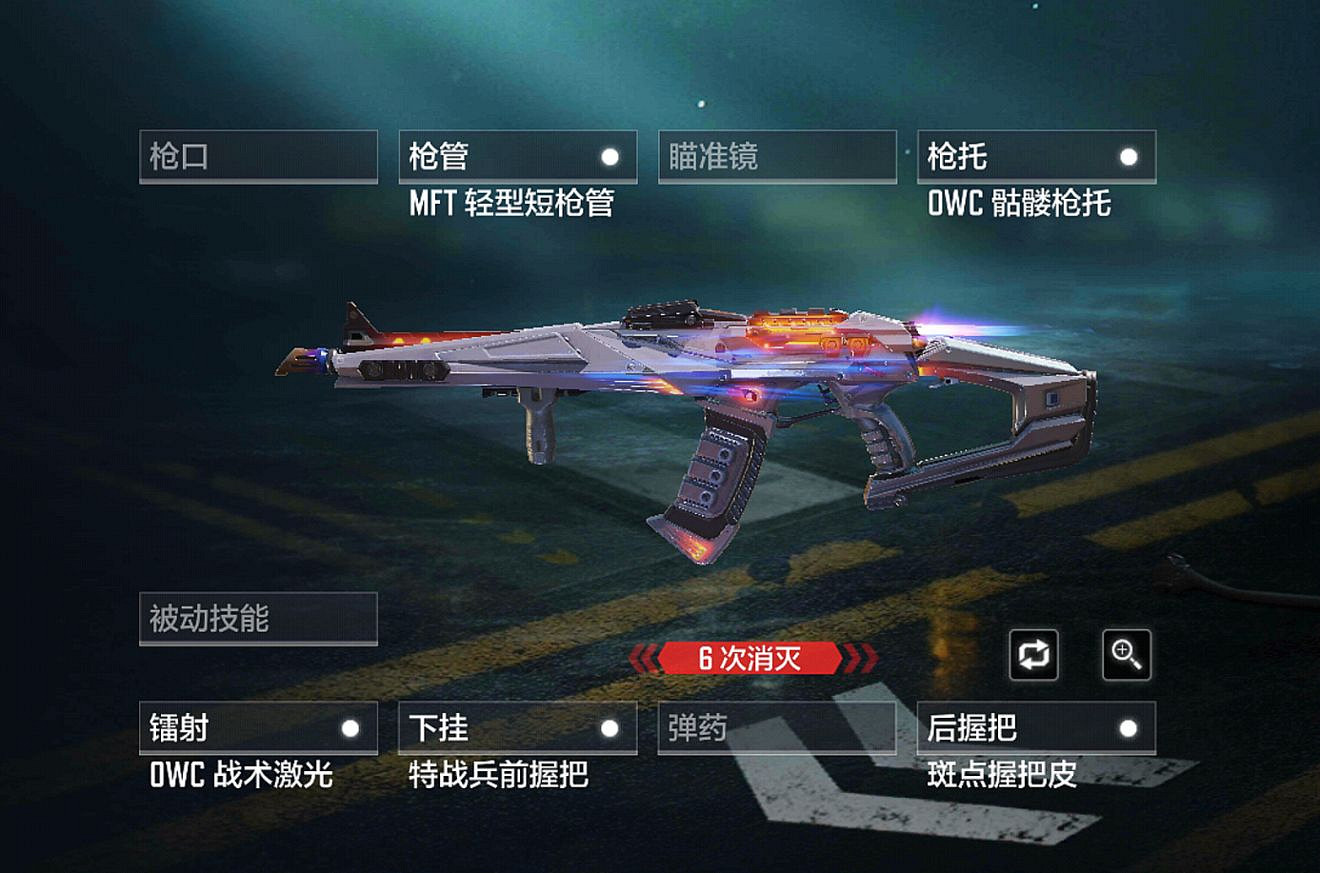The height and width of the screenshot is (873, 1320).
Task: Toggle the white indicator on the 枪托 slot
Action: tap(1129, 156)
